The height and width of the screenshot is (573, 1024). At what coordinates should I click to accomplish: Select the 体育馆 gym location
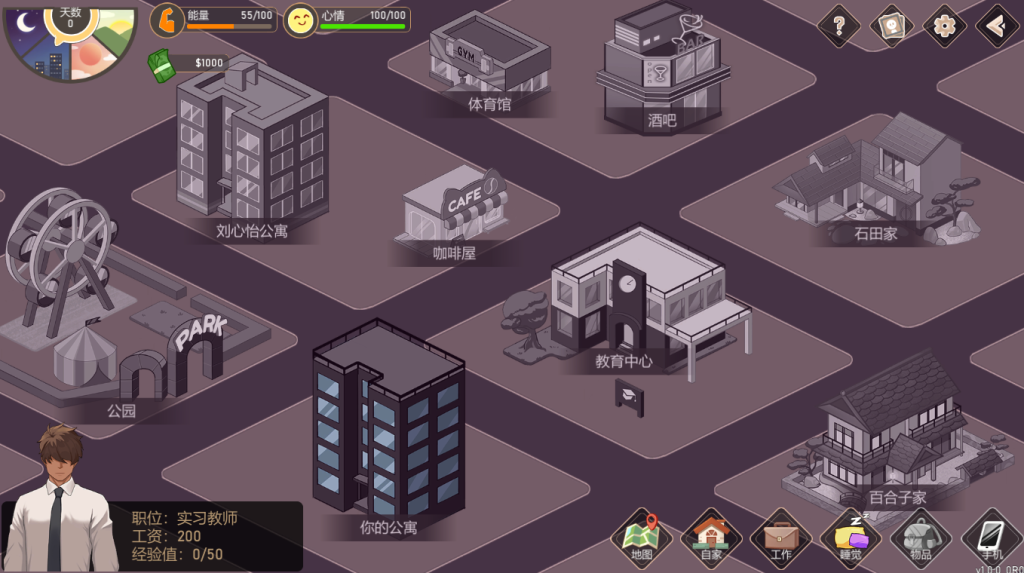click(x=490, y=58)
